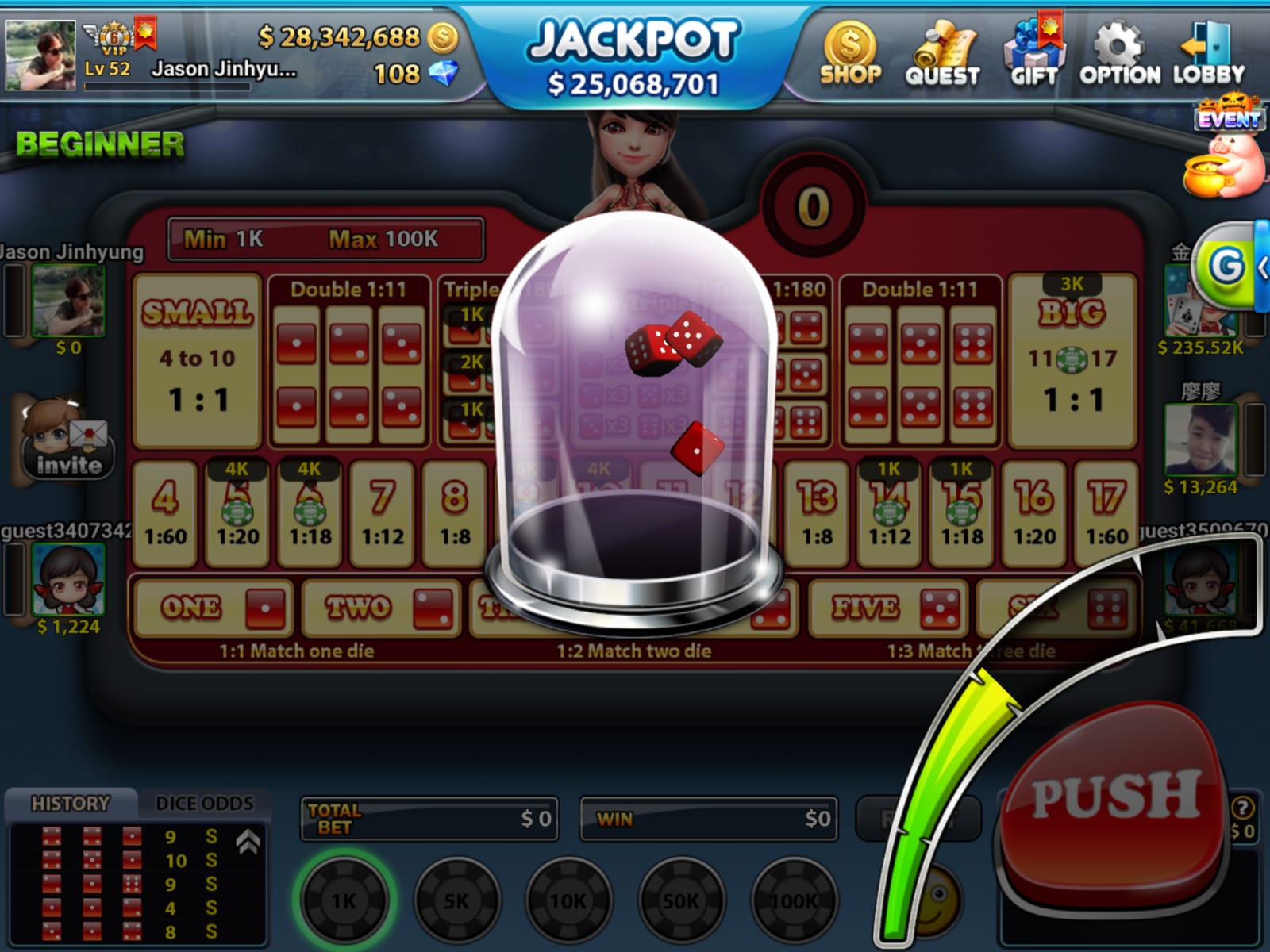This screenshot has width=1270, height=952.
Task: Tap the invite friend button
Action: tap(67, 440)
